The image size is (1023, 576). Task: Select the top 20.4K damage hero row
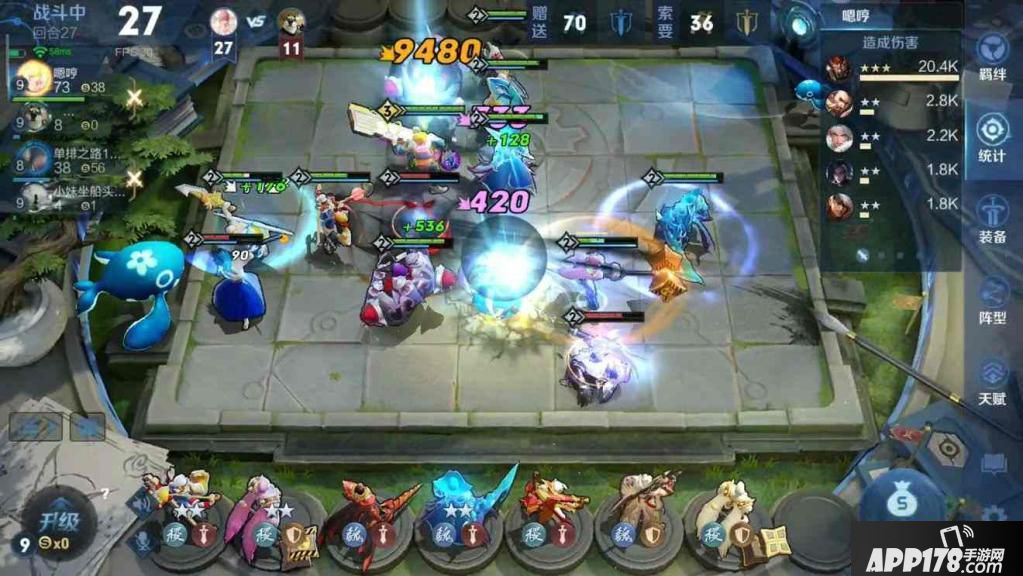(890, 68)
